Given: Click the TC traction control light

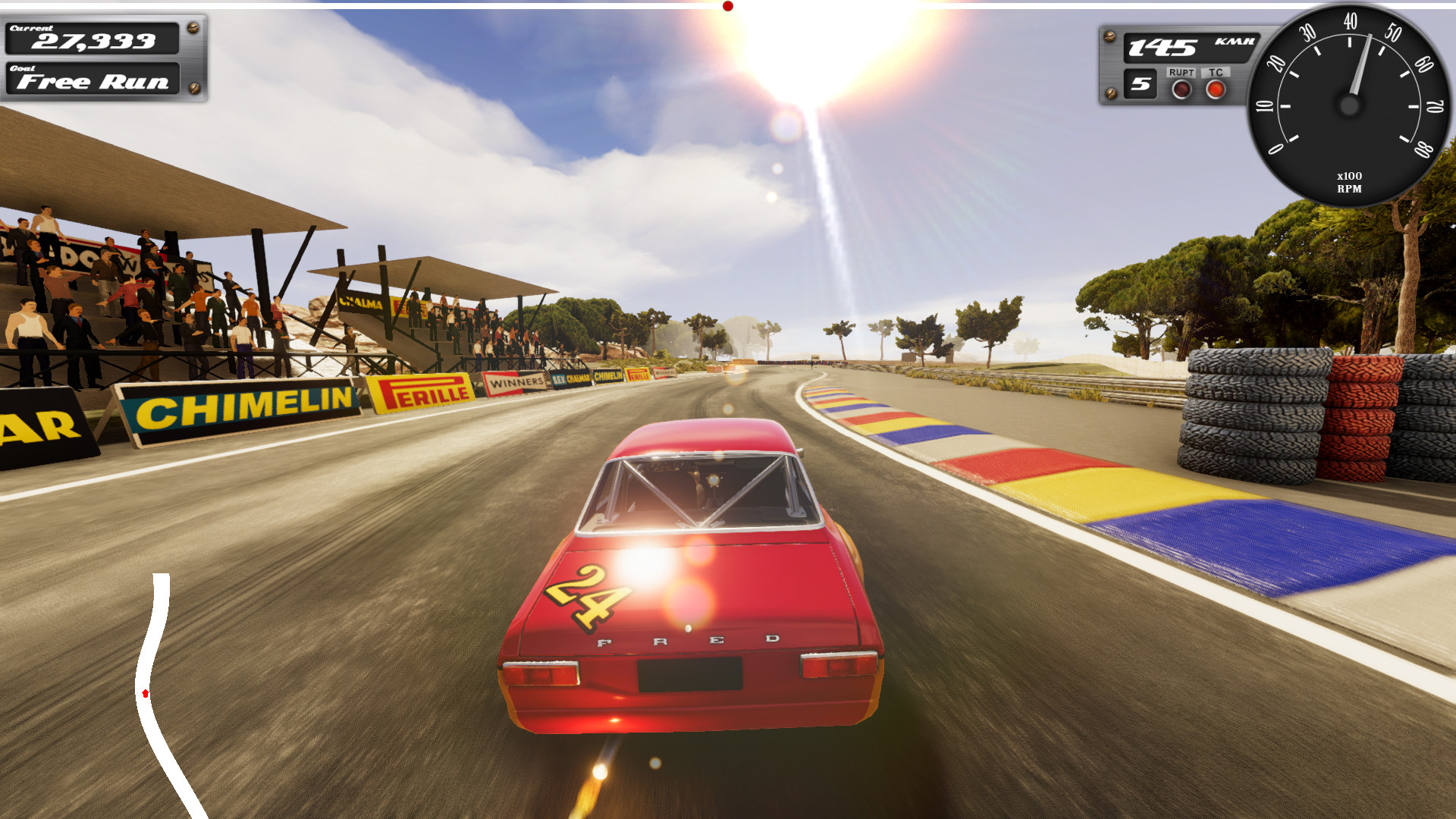Looking at the screenshot, I should click(1216, 89).
